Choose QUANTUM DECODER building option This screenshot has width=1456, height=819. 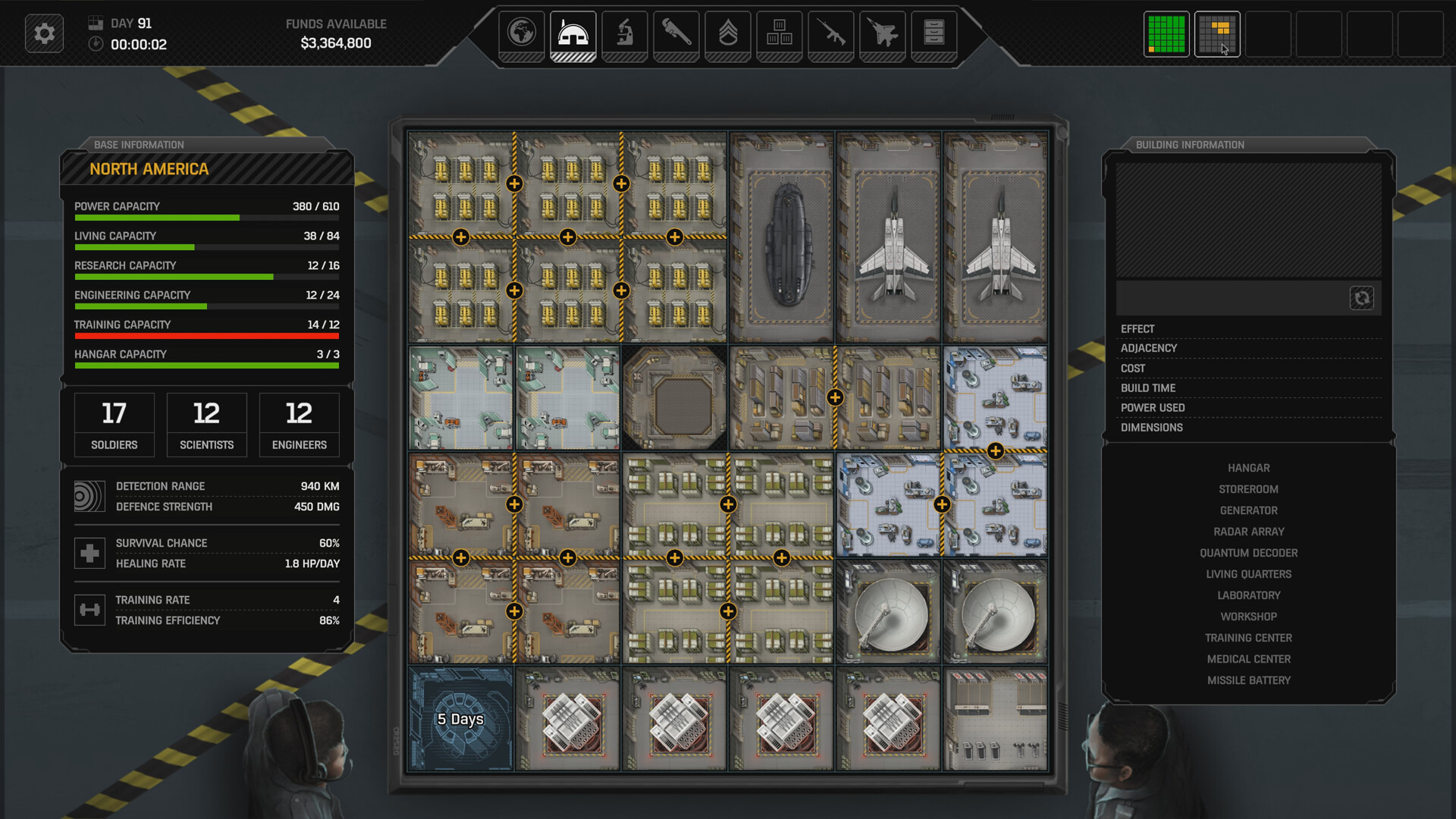pos(1247,552)
